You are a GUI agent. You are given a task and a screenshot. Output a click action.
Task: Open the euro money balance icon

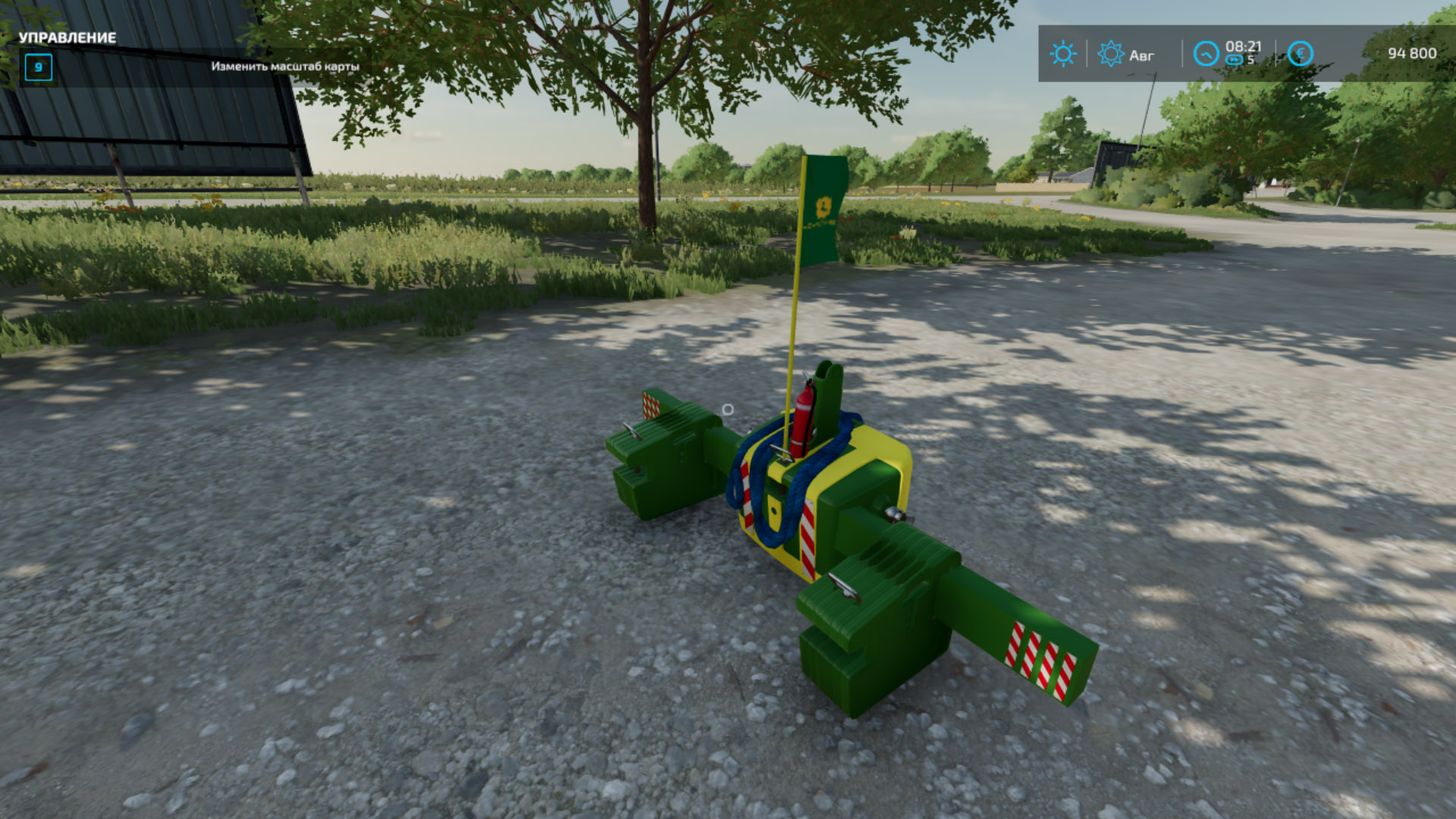1300,54
